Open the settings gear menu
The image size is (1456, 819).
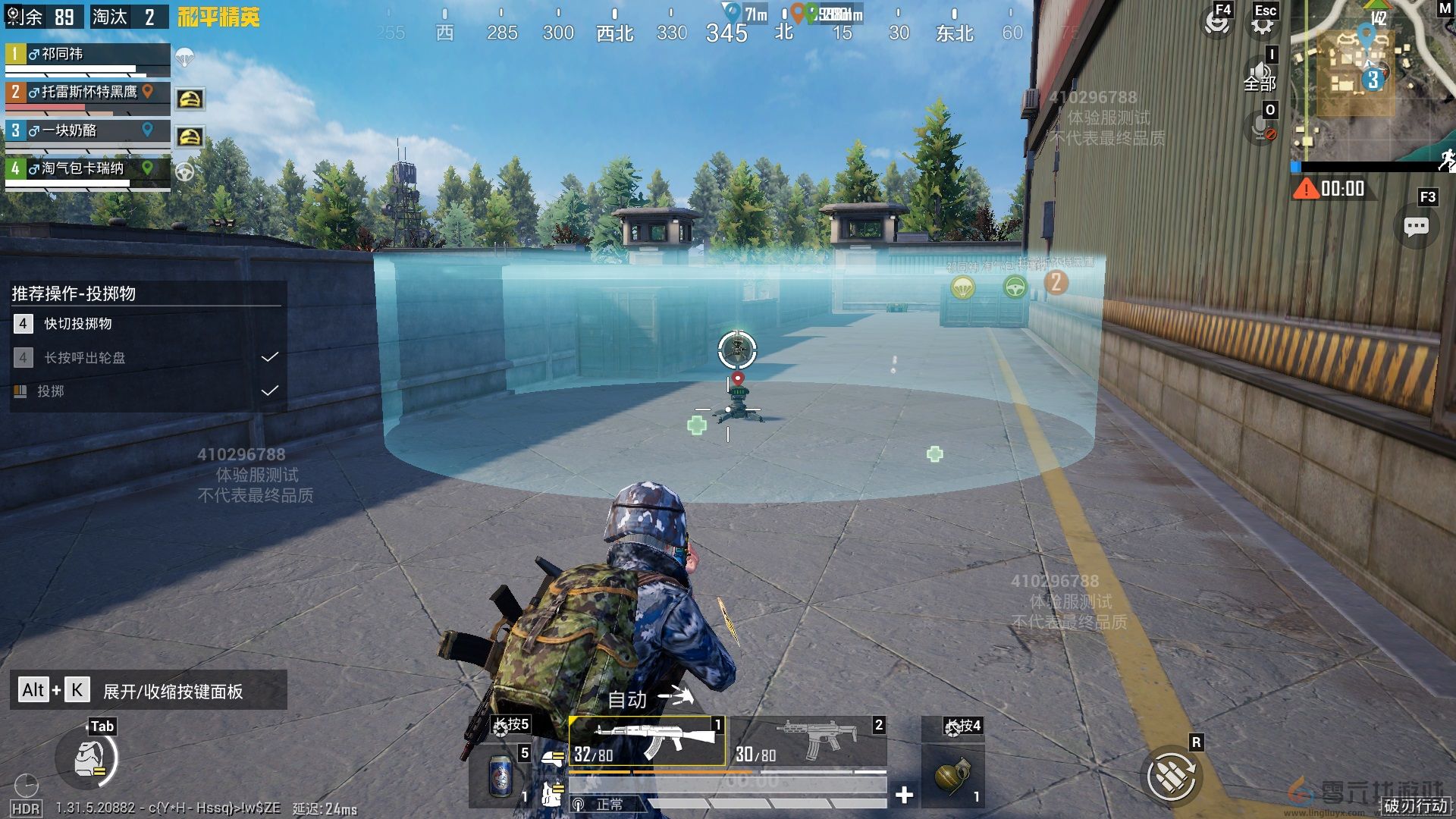[1263, 24]
